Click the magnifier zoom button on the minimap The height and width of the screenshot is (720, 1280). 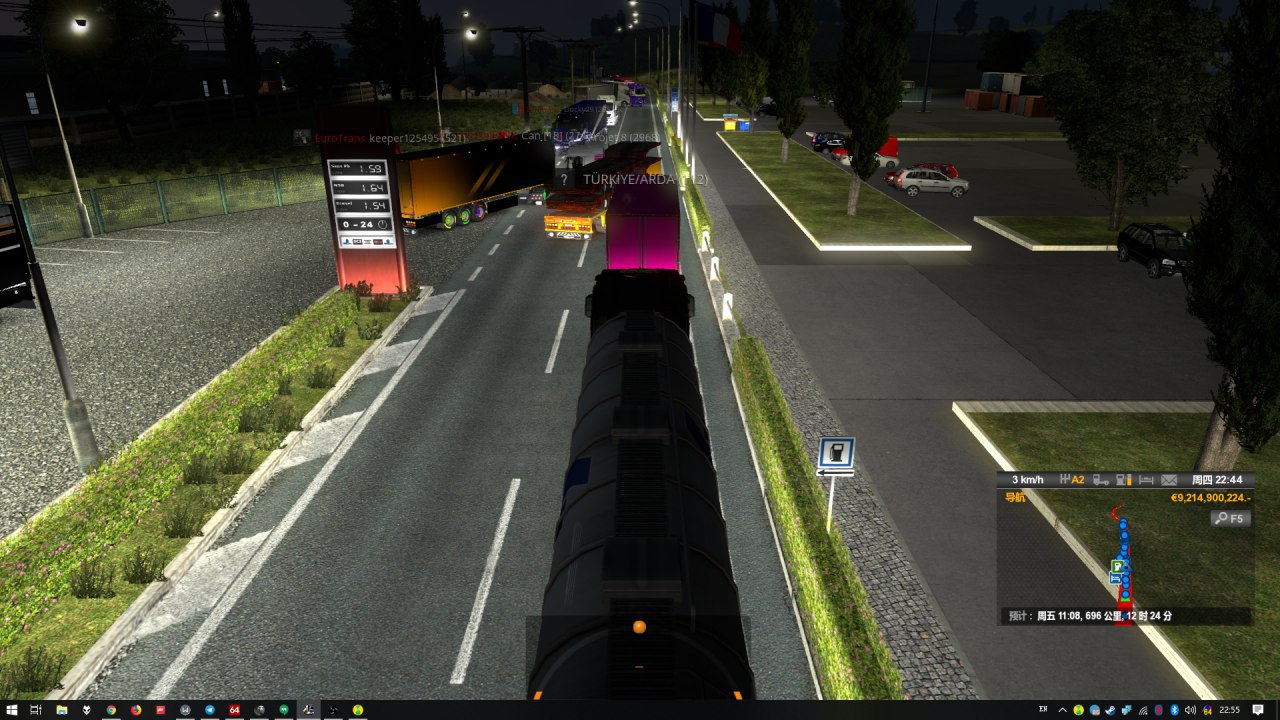[1230, 518]
